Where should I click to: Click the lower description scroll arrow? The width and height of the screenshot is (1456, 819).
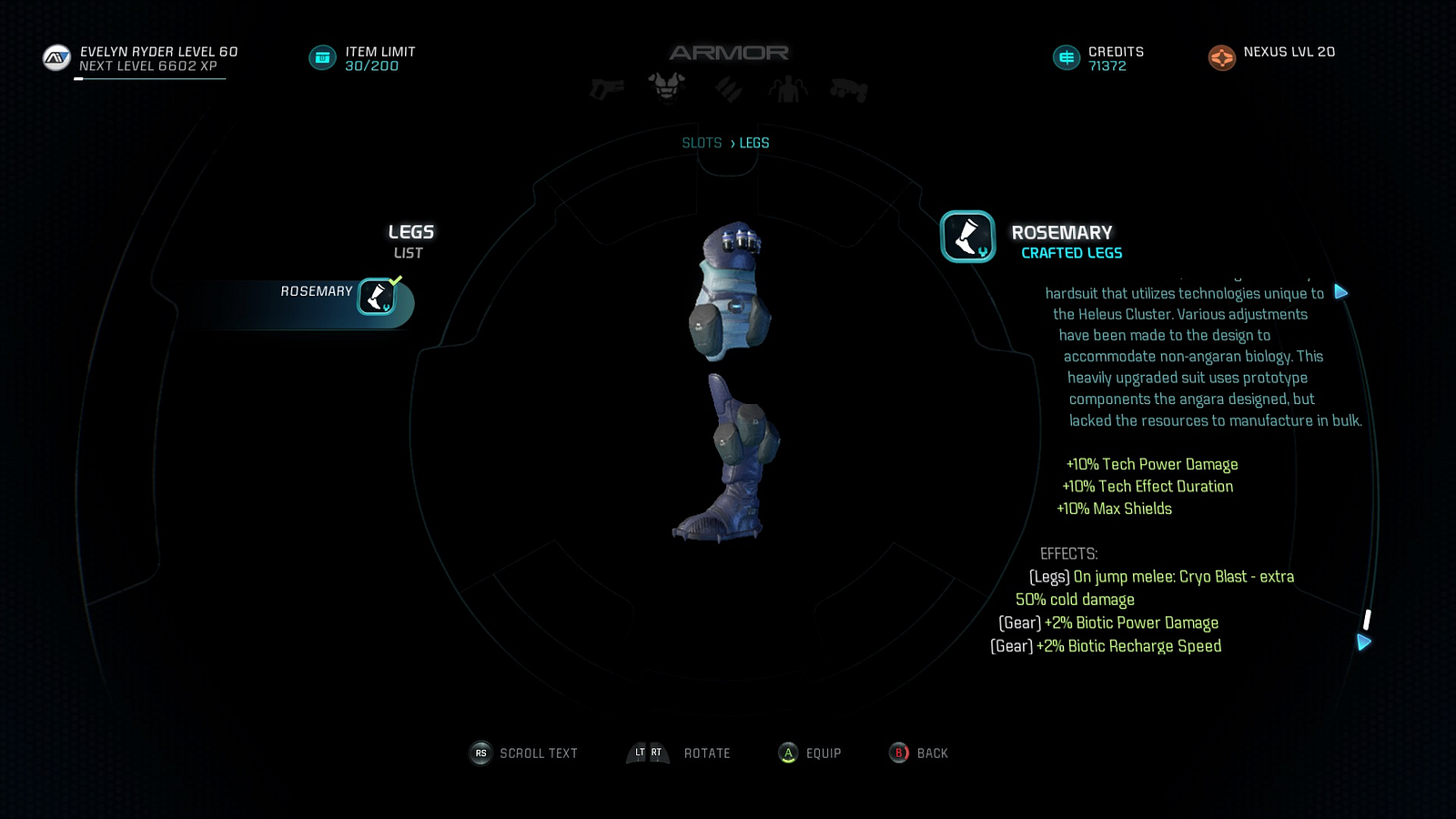pos(1363,642)
